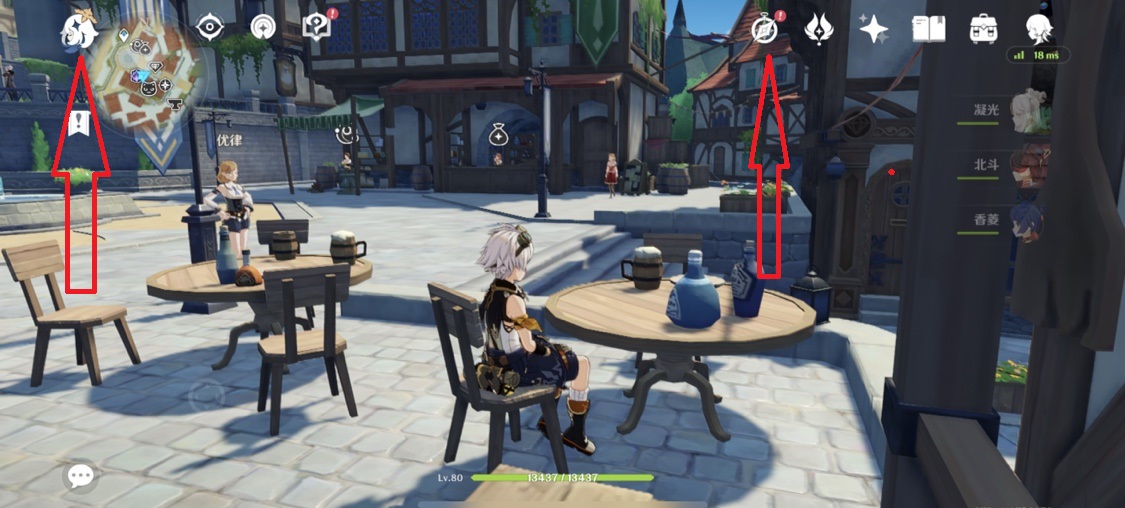This screenshot has height=508, width=1125.
Task: Open the events compass icon
Action: coord(765,30)
